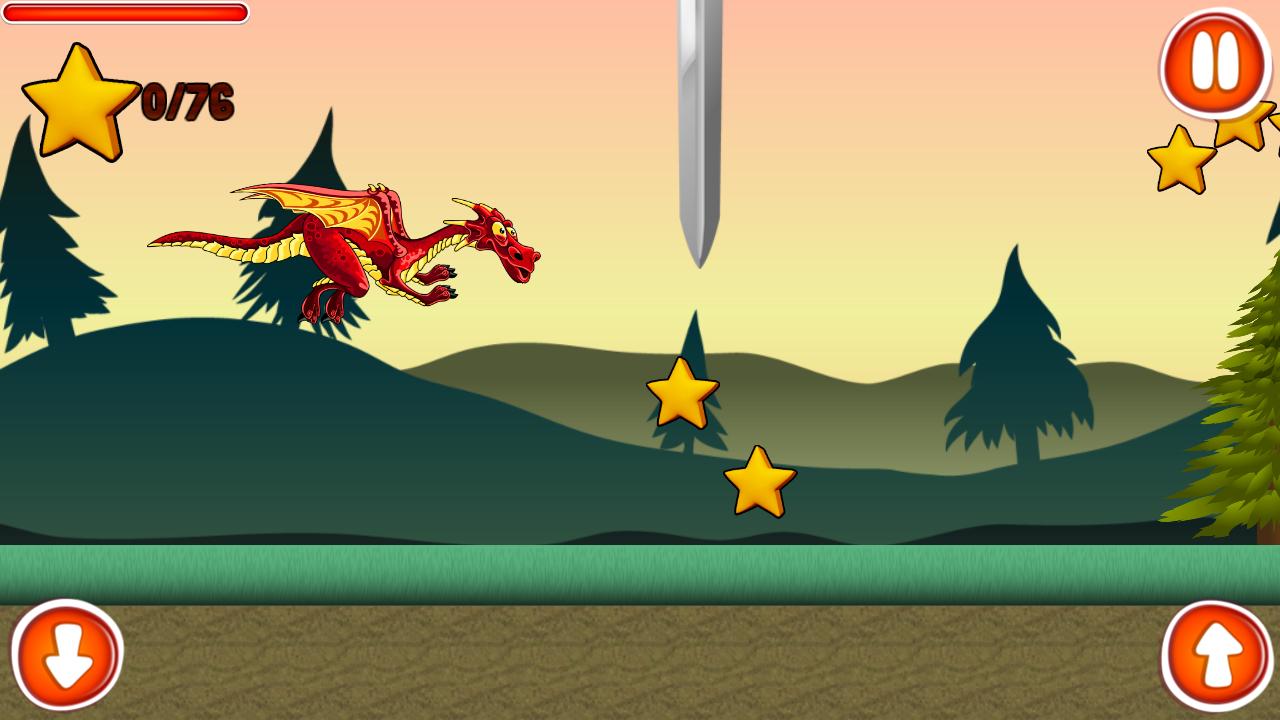1280x720 pixels.
Task: Click the tip of the sword blade
Action: (698, 260)
